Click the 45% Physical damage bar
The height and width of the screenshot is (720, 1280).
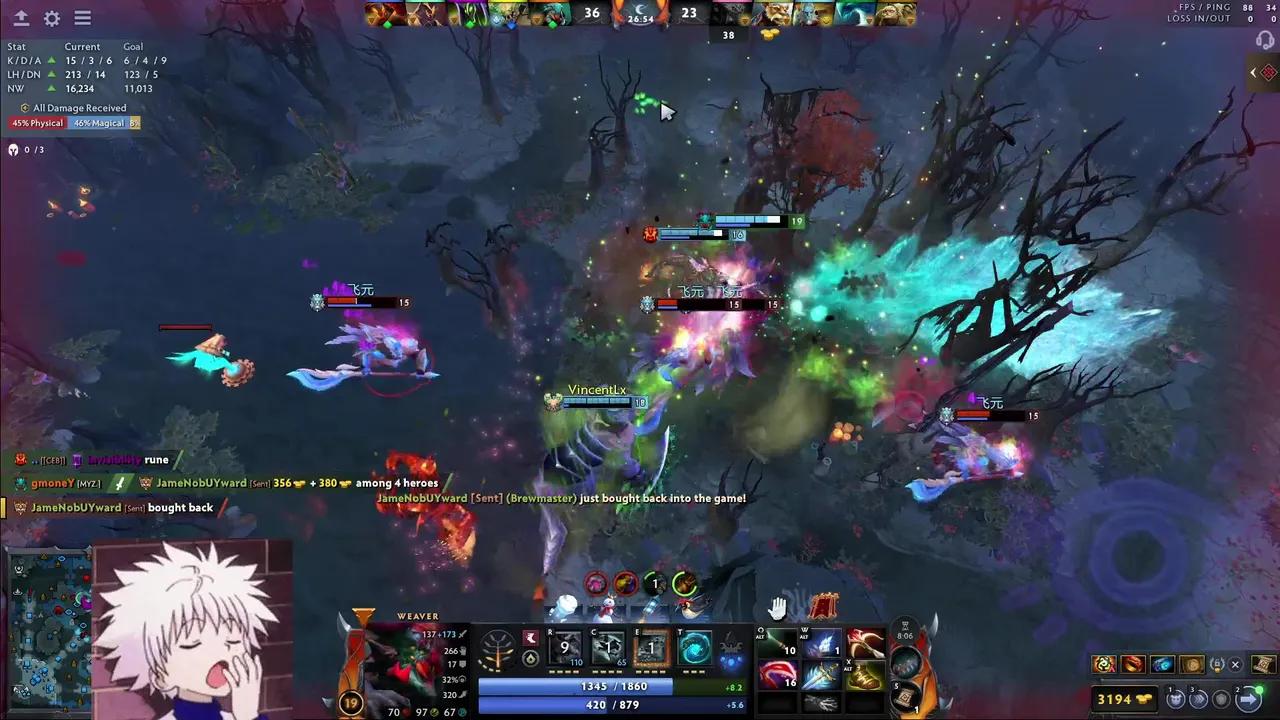(37, 122)
